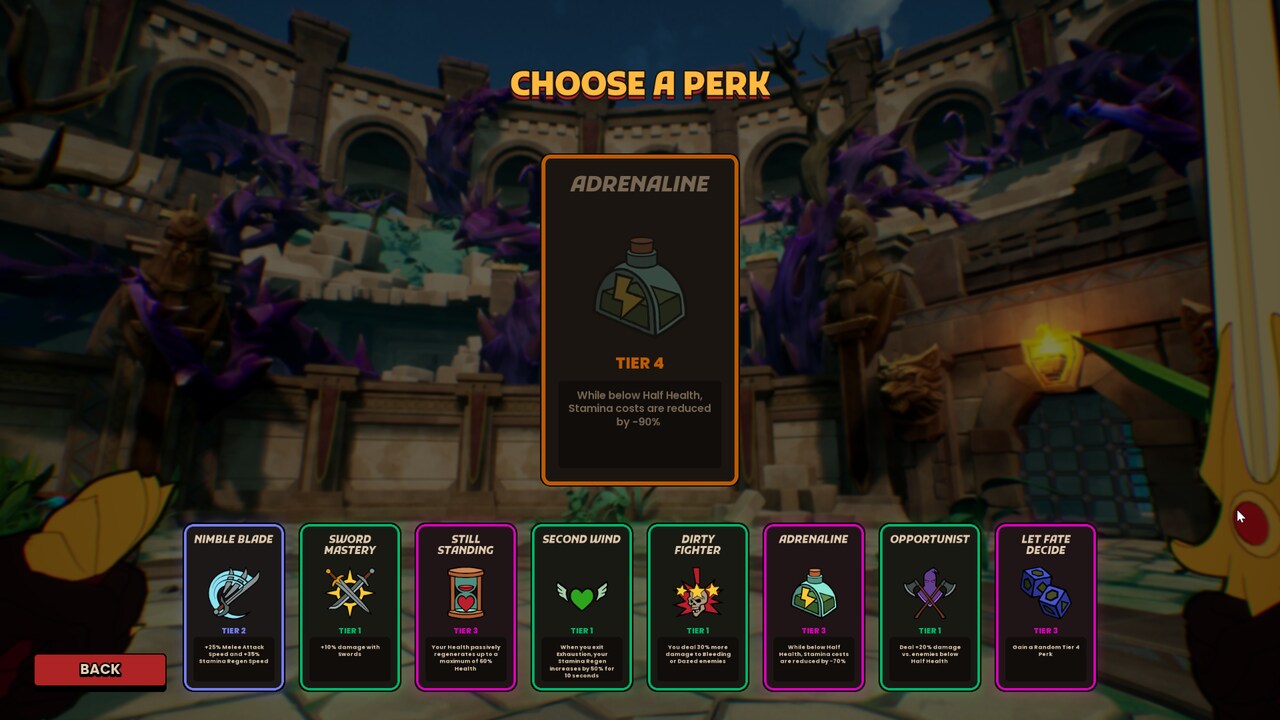Image resolution: width=1280 pixels, height=720 pixels.
Task: Click the Tier 4 label on the Adrenaline preview
Action: click(x=639, y=363)
